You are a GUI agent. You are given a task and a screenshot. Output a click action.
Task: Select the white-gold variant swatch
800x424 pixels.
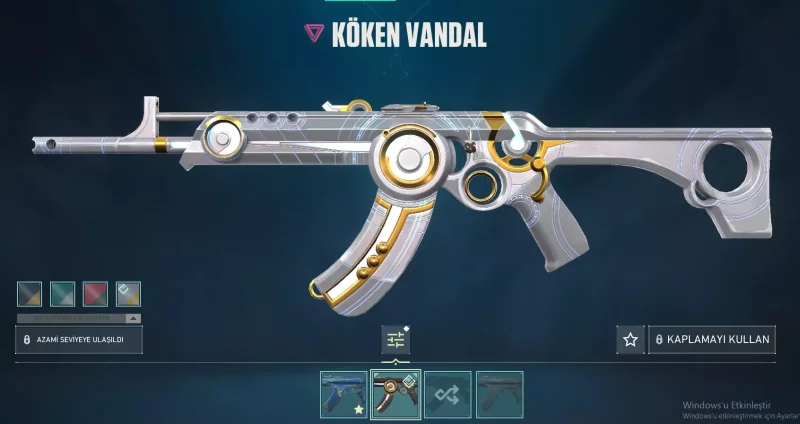128,294
